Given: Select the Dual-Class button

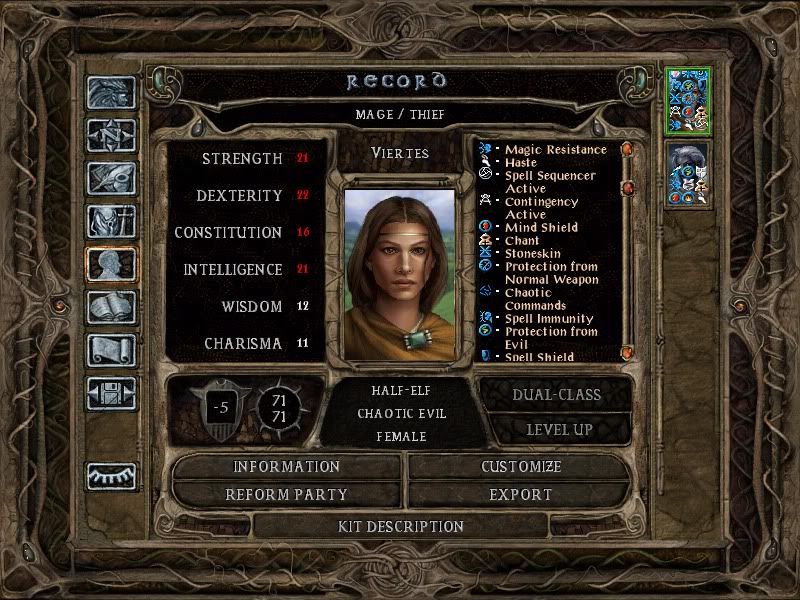Looking at the screenshot, I should tap(556, 394).
